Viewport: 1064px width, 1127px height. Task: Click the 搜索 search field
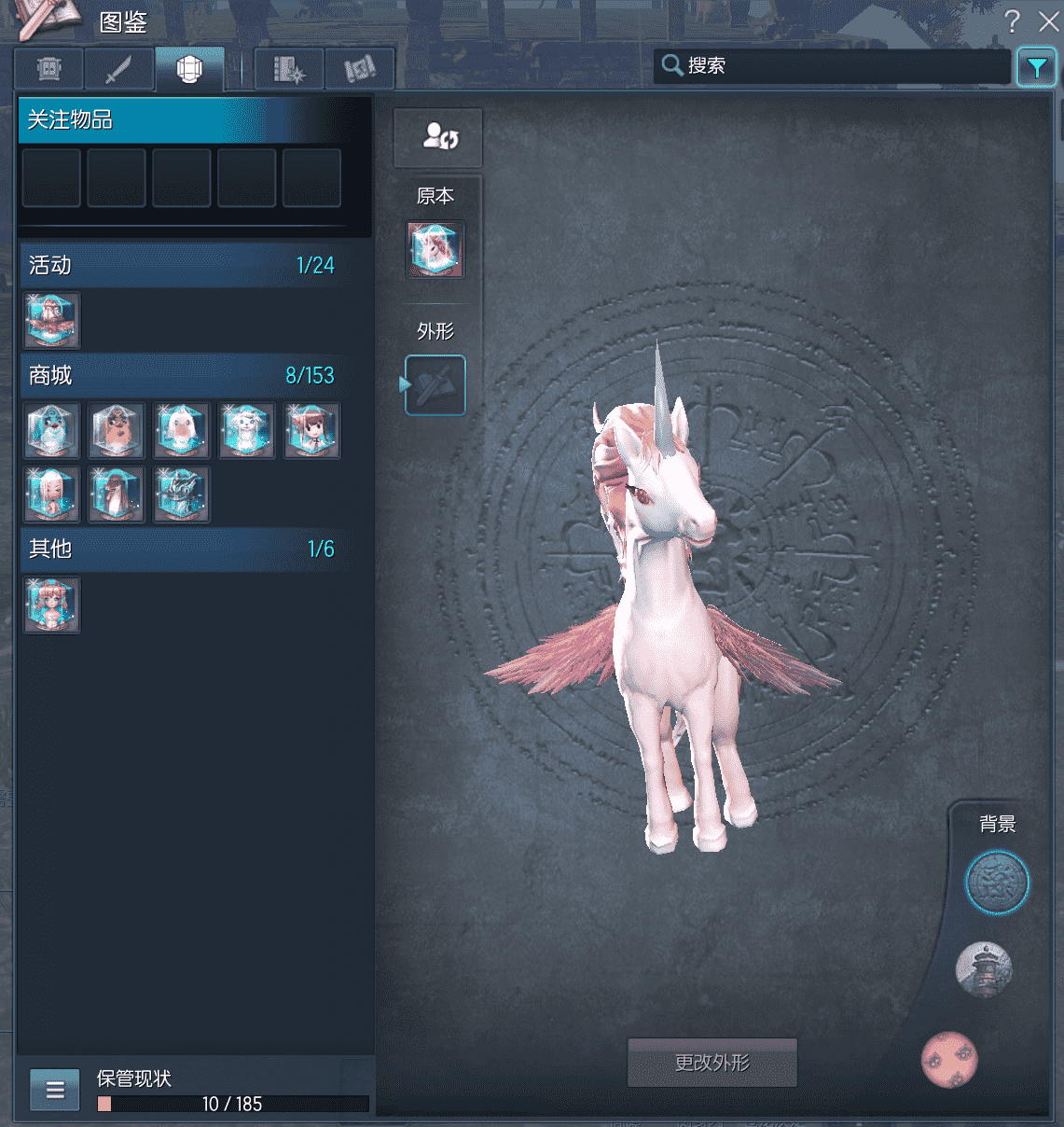(x=835, y=66)
